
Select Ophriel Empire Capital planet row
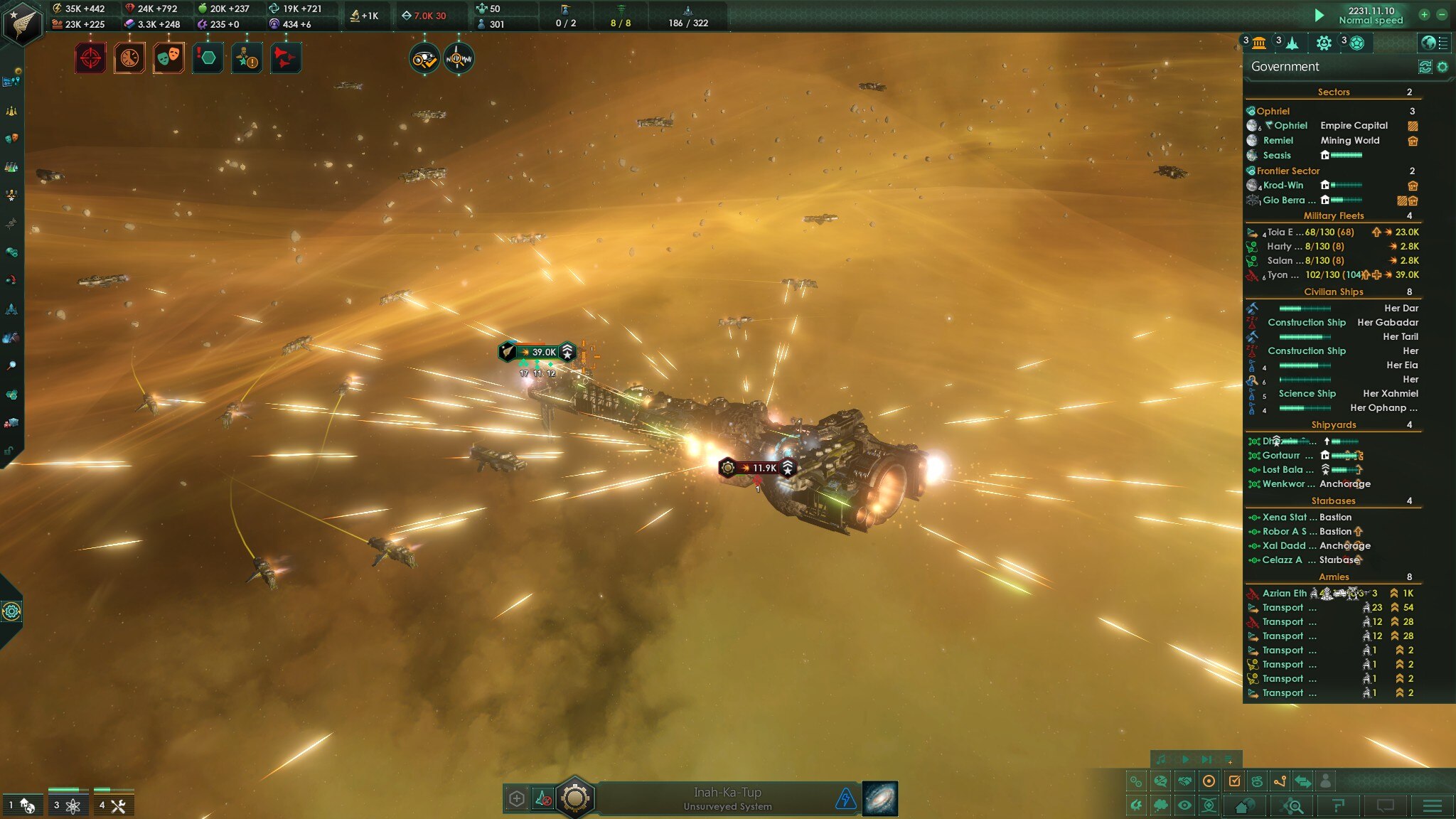pos(1329,126)
